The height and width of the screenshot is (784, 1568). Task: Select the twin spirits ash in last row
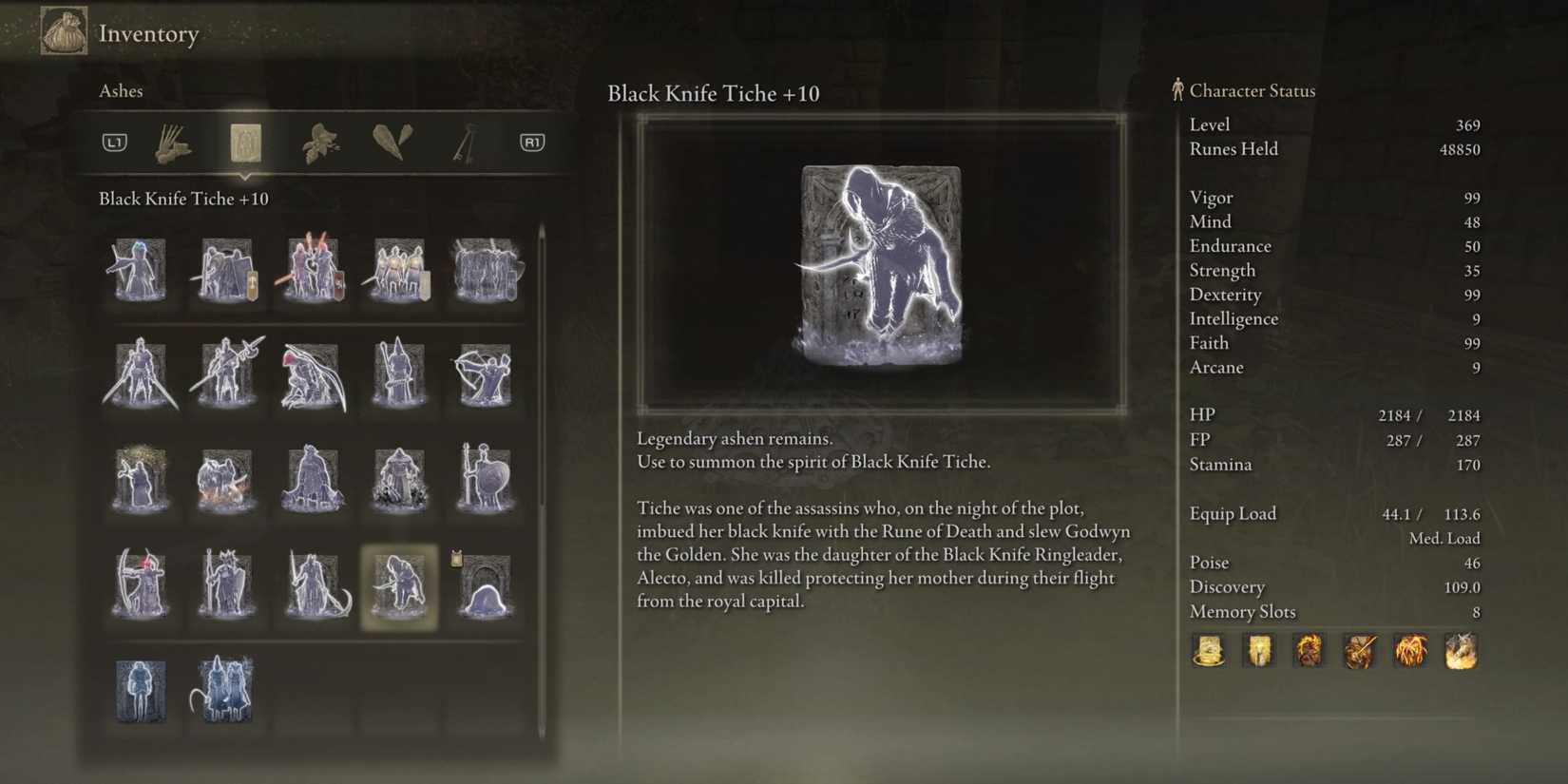[x=223, y=691]
